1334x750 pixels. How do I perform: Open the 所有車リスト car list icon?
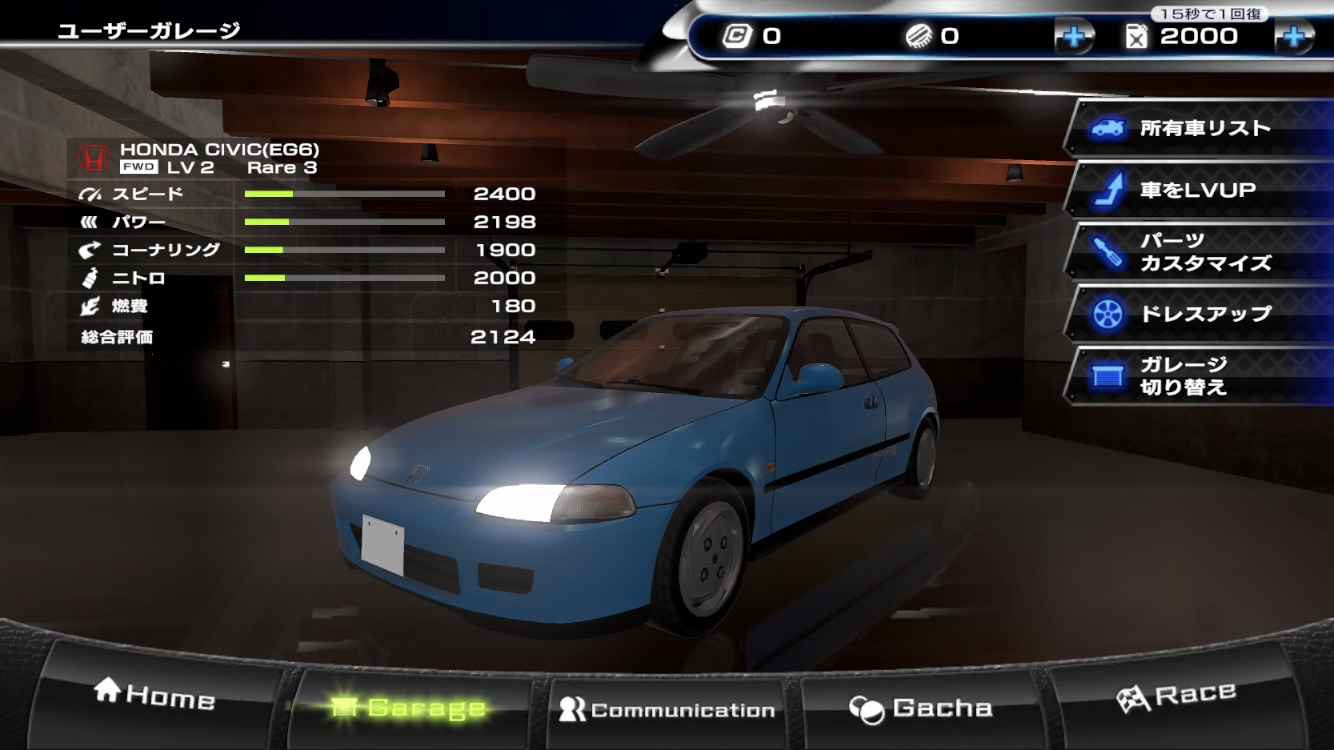point(1106,127)
